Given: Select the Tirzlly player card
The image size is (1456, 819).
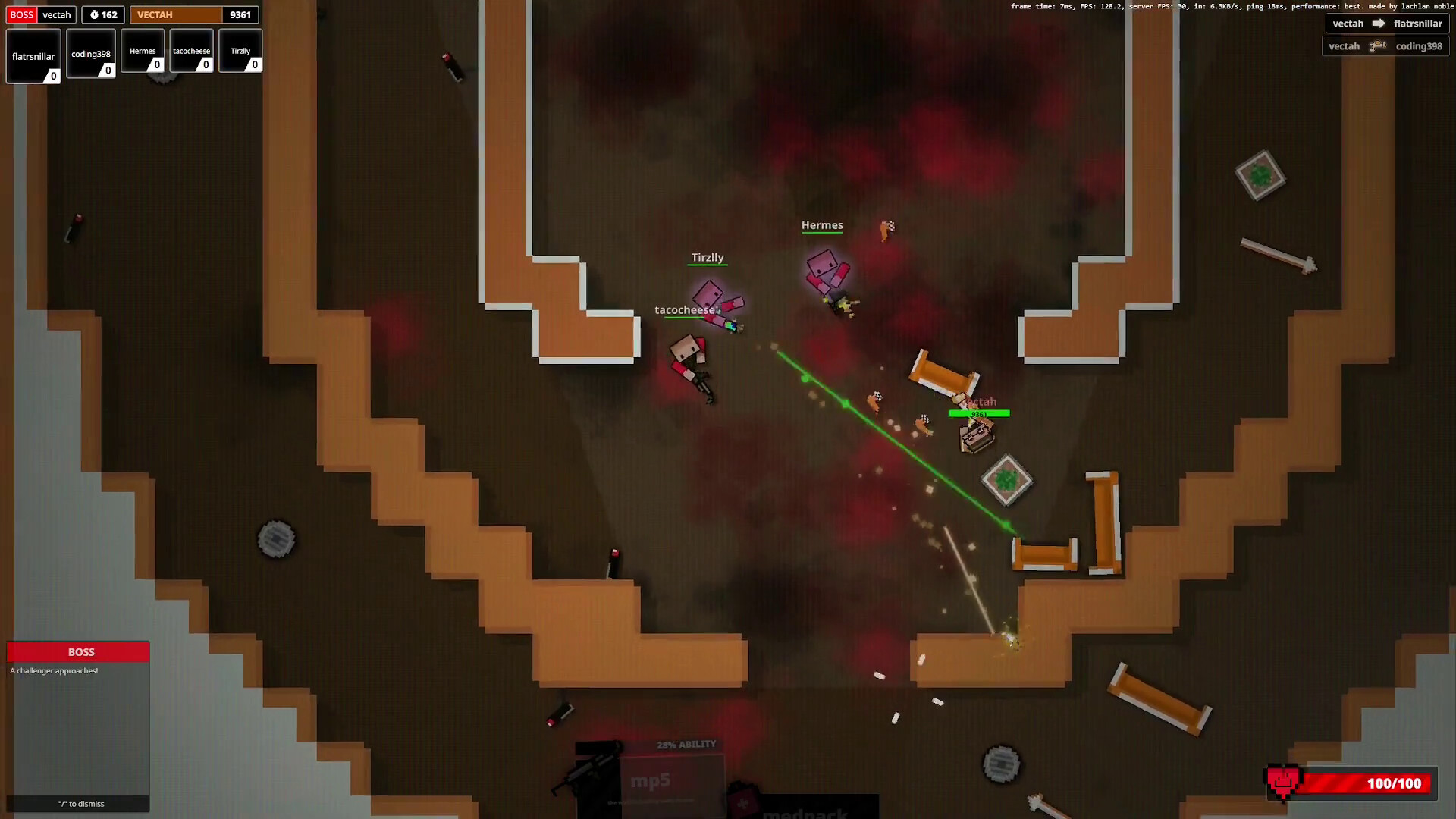Looking at the screenshot, I should 240,51.
